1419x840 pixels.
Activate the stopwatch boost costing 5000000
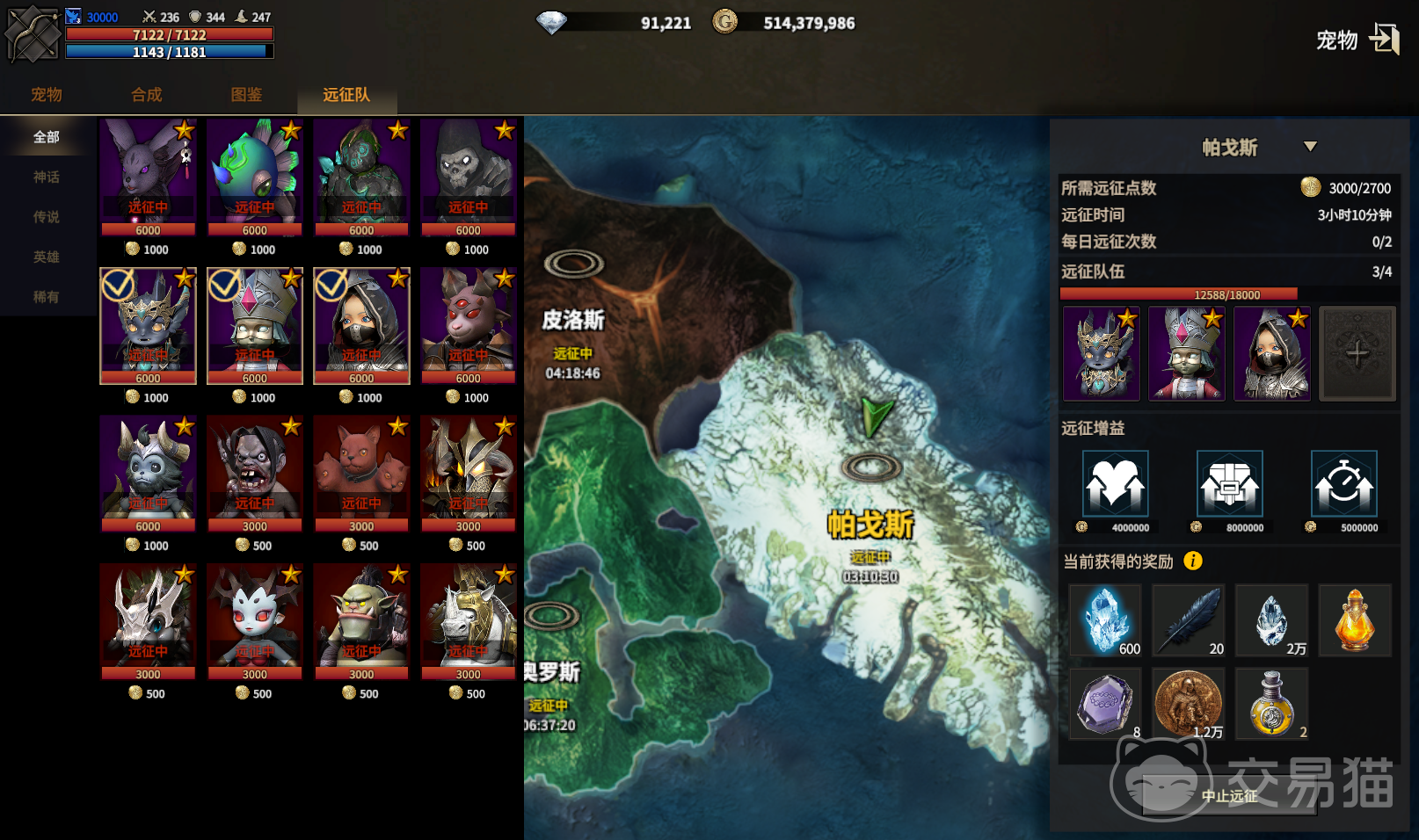point(1343,484)
